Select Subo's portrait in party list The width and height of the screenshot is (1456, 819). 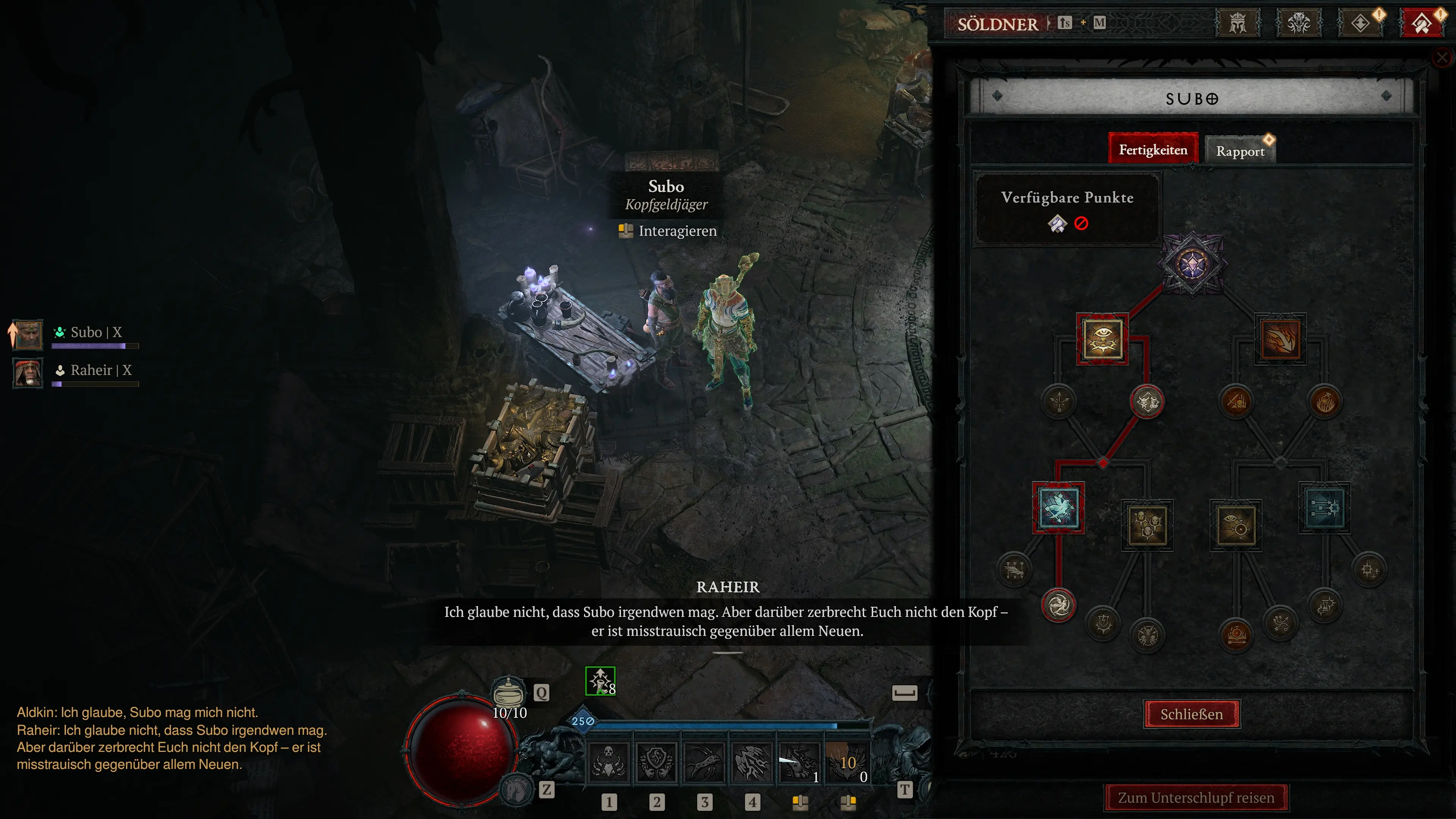coord(28,334)
